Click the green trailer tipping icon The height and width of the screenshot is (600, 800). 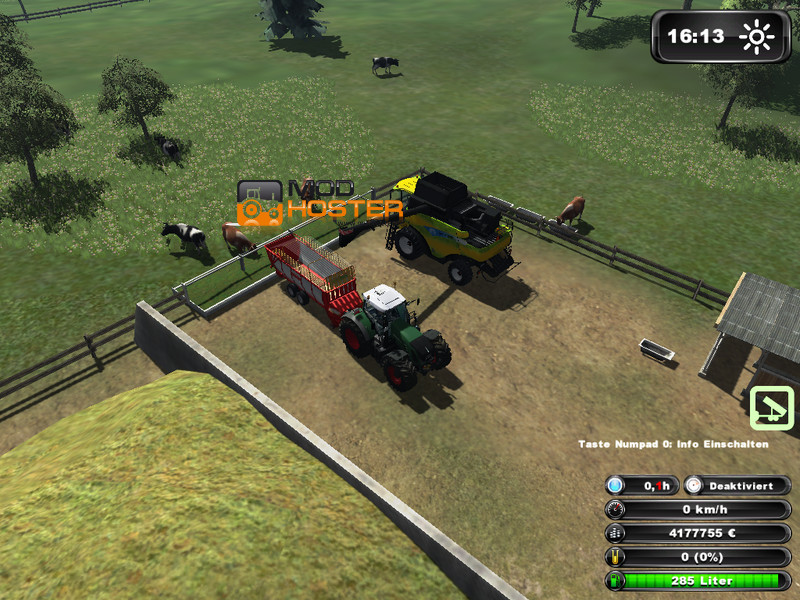[772, 408]
